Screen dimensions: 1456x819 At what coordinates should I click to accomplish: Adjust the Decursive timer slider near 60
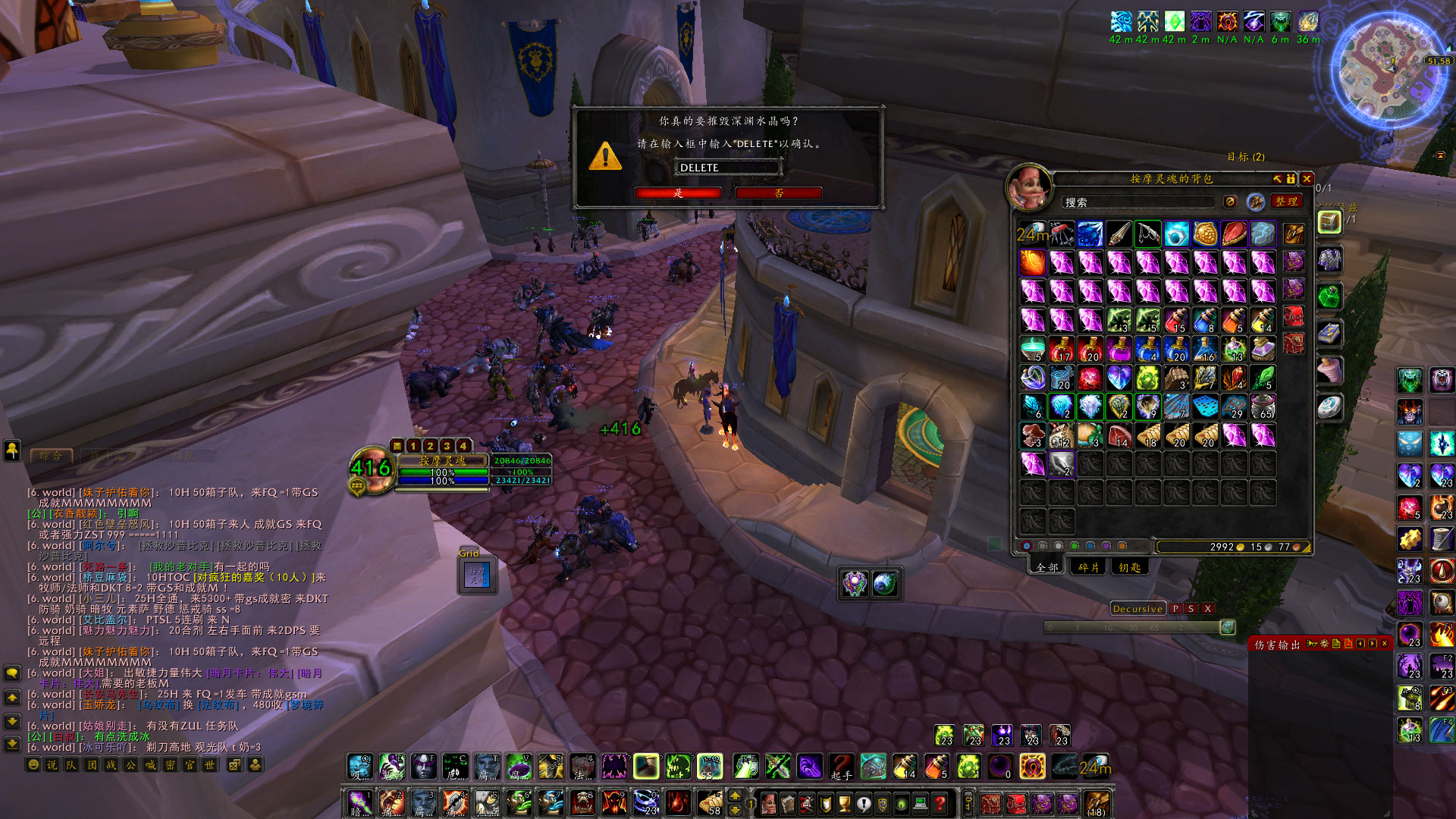[1155, 629]
